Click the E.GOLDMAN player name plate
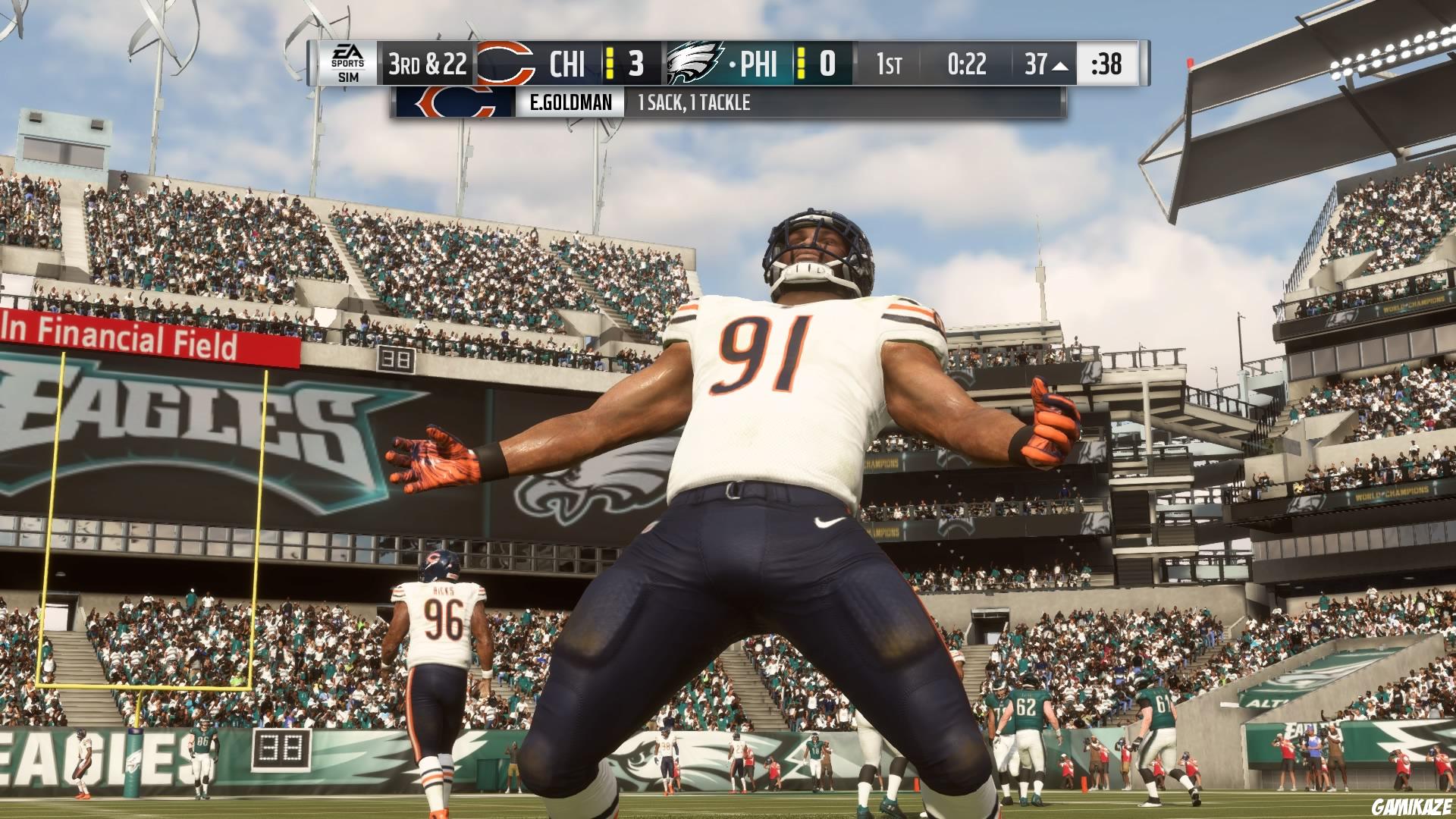The height and width of the screenshot is (819, 1456). (x=572, y=101)
